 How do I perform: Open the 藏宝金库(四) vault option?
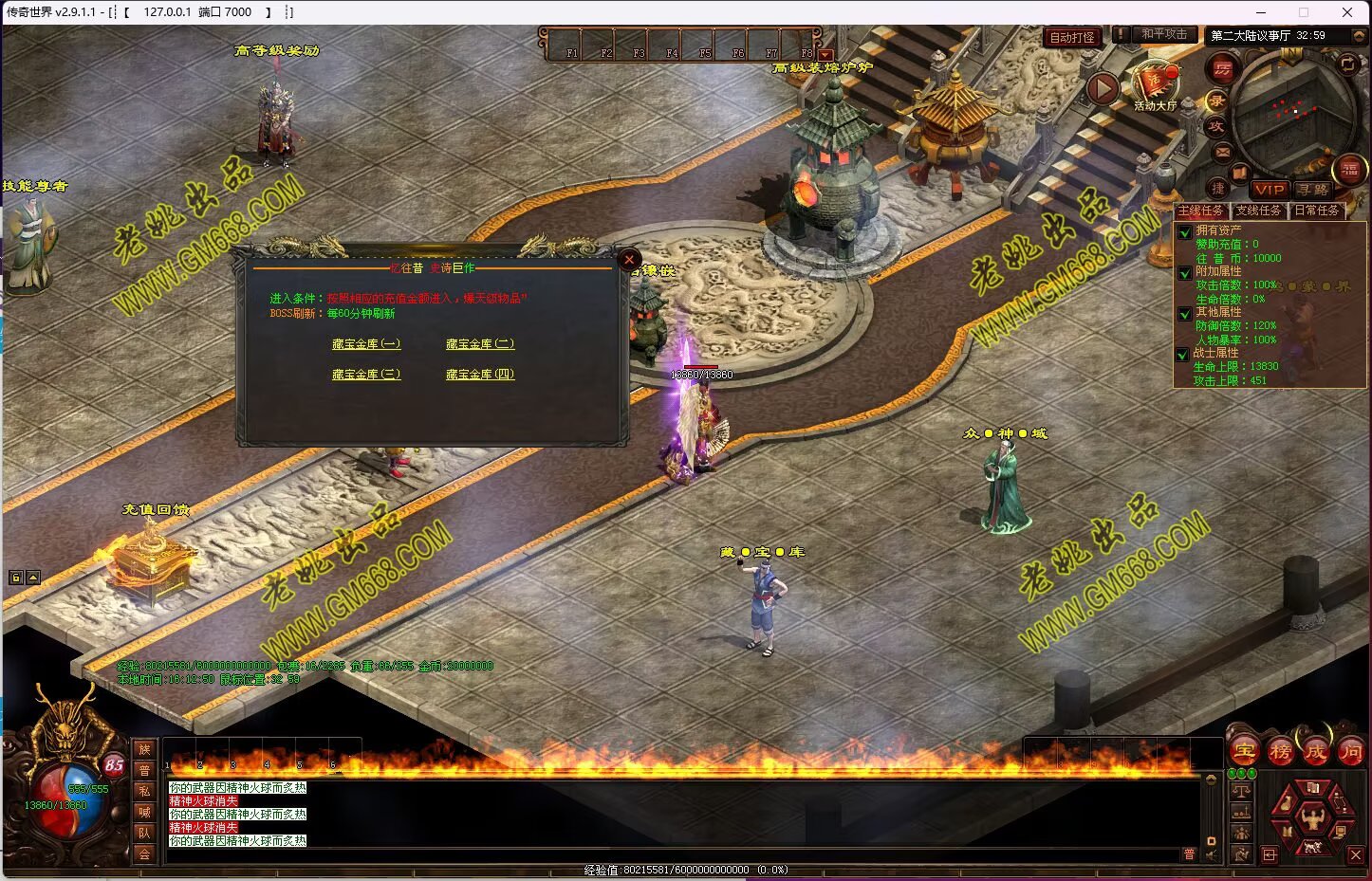point(480,375)
